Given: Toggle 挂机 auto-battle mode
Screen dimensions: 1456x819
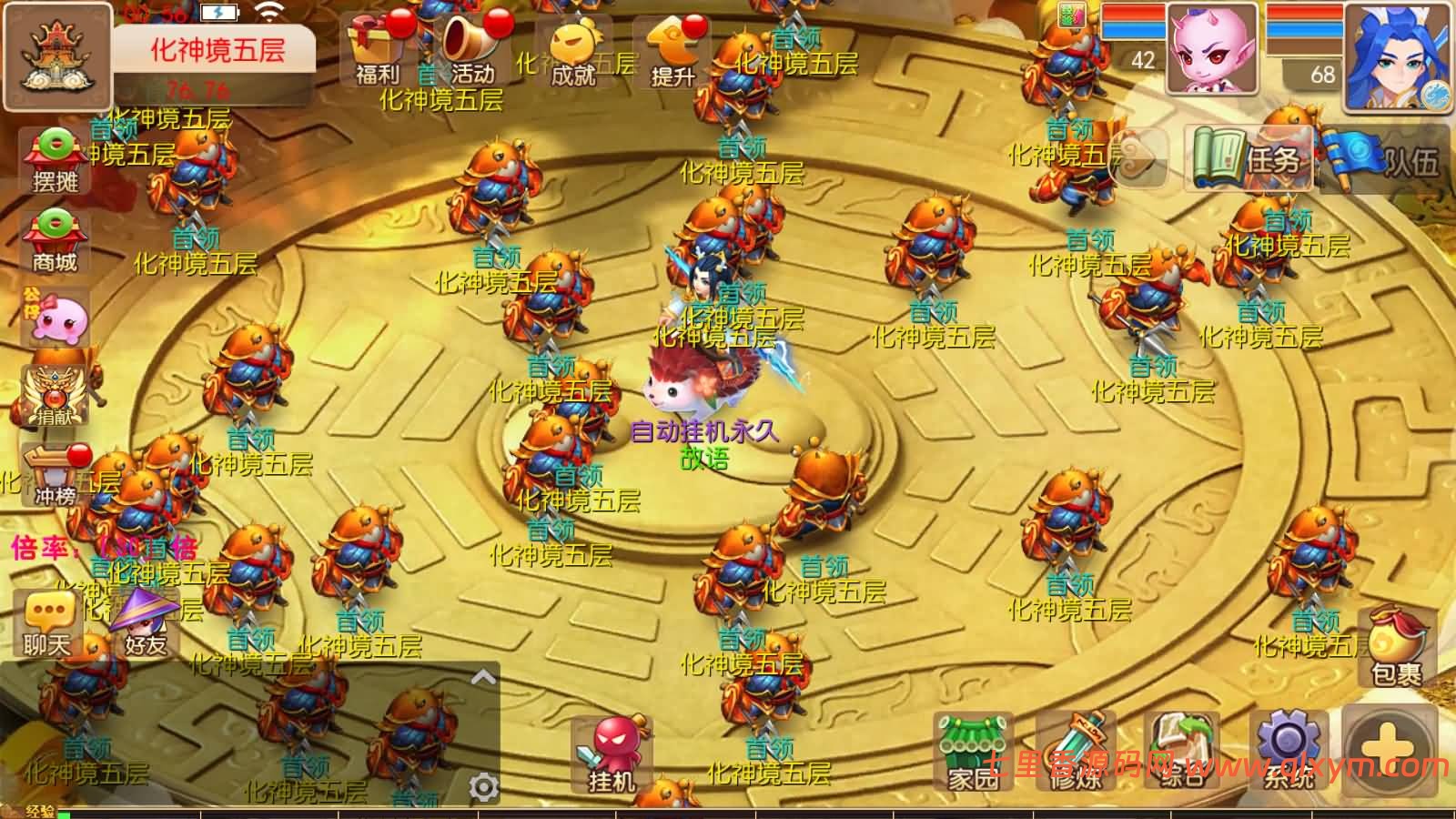Looking at the screenshot, I should [x=612, y=755].
